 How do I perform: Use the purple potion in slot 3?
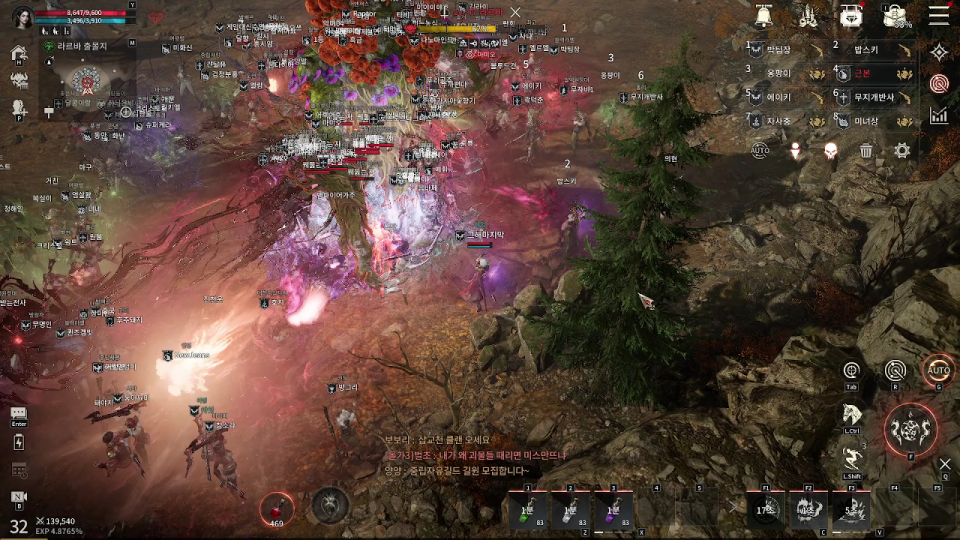pyautogui.click(x=613, y=510)
